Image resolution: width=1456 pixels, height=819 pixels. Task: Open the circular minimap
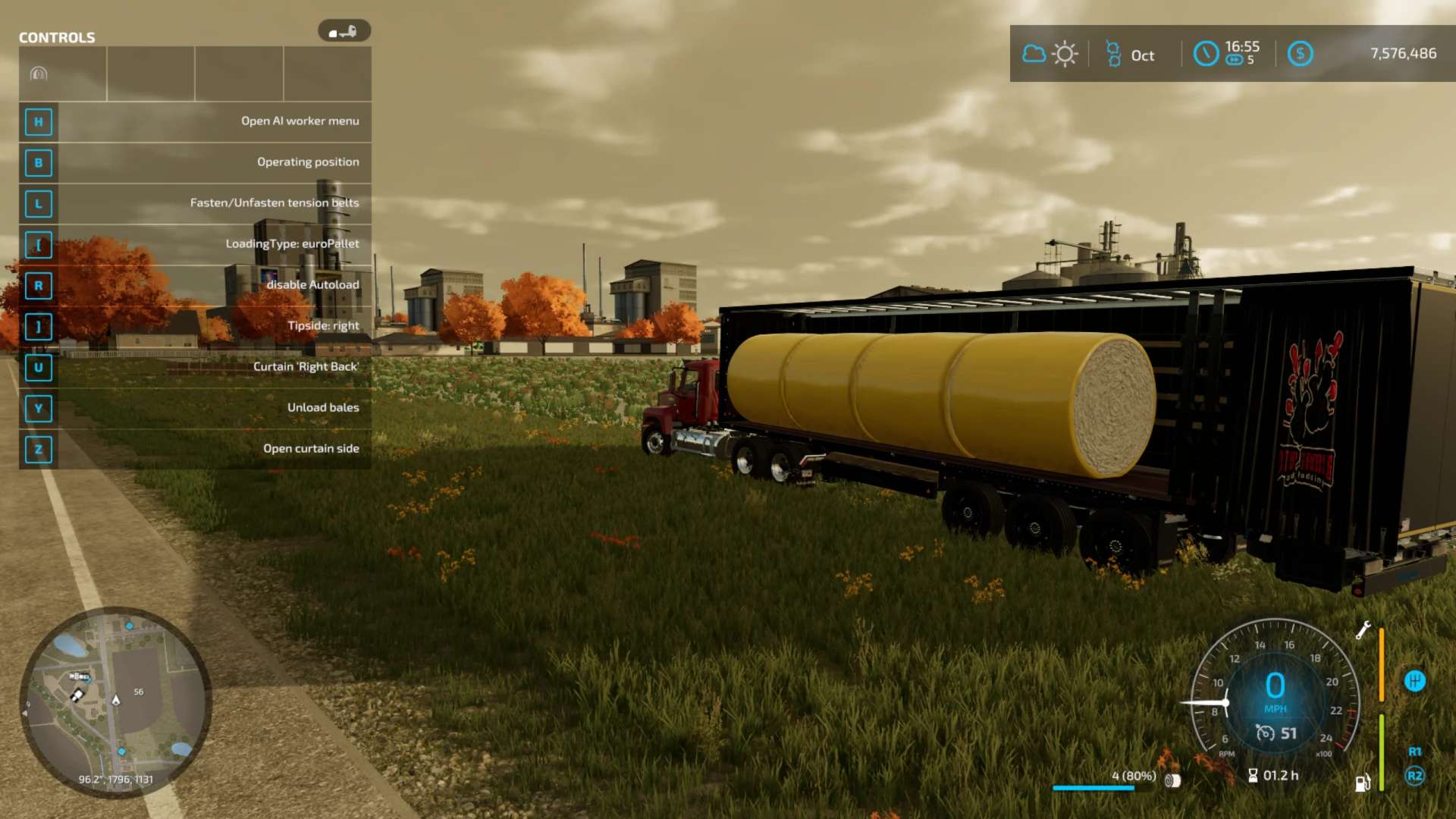[115, 701]
